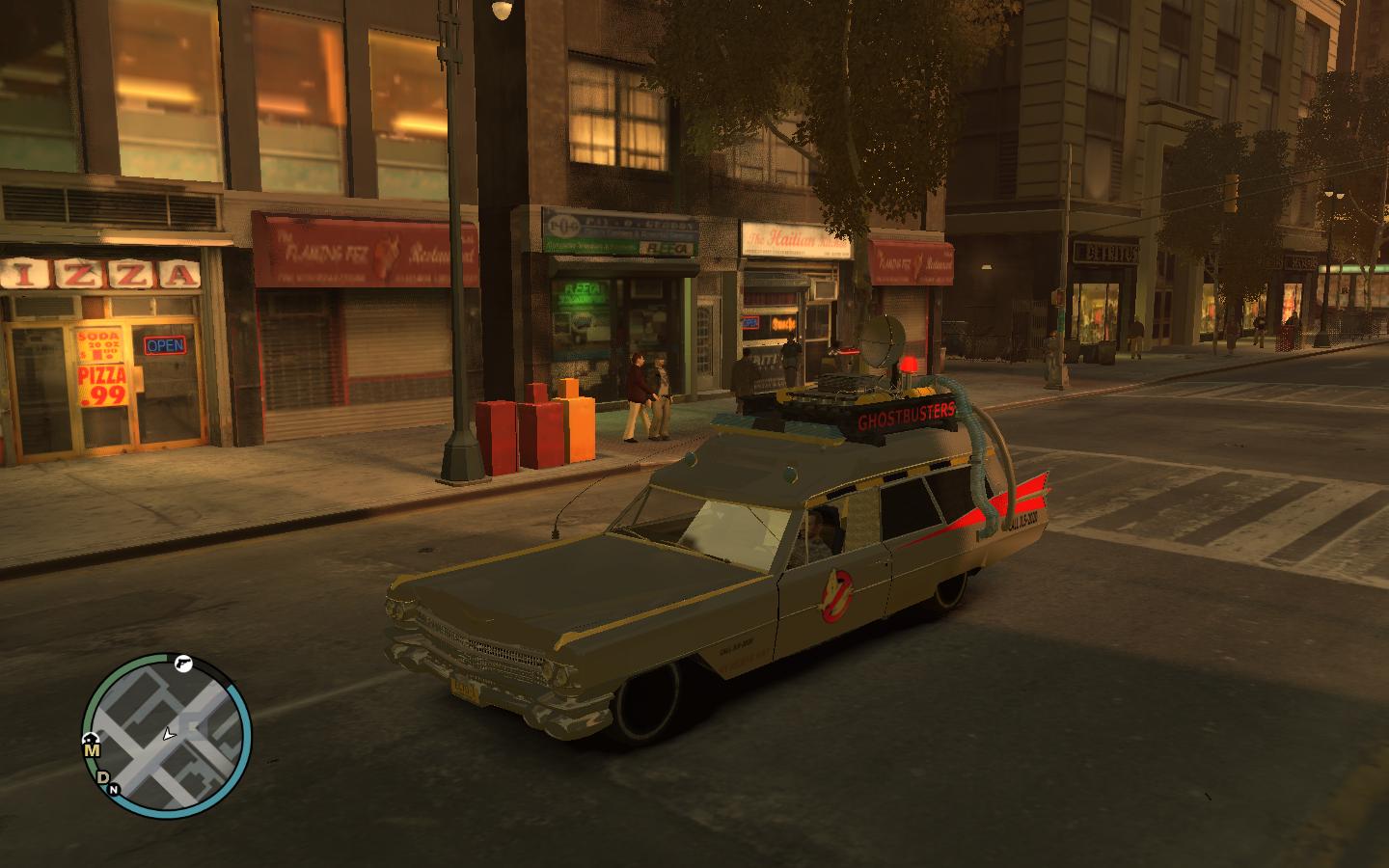Viewport: 1389px width, 868px height.
Task: Click the white player arrow on minimap
Action: [169, 735]
